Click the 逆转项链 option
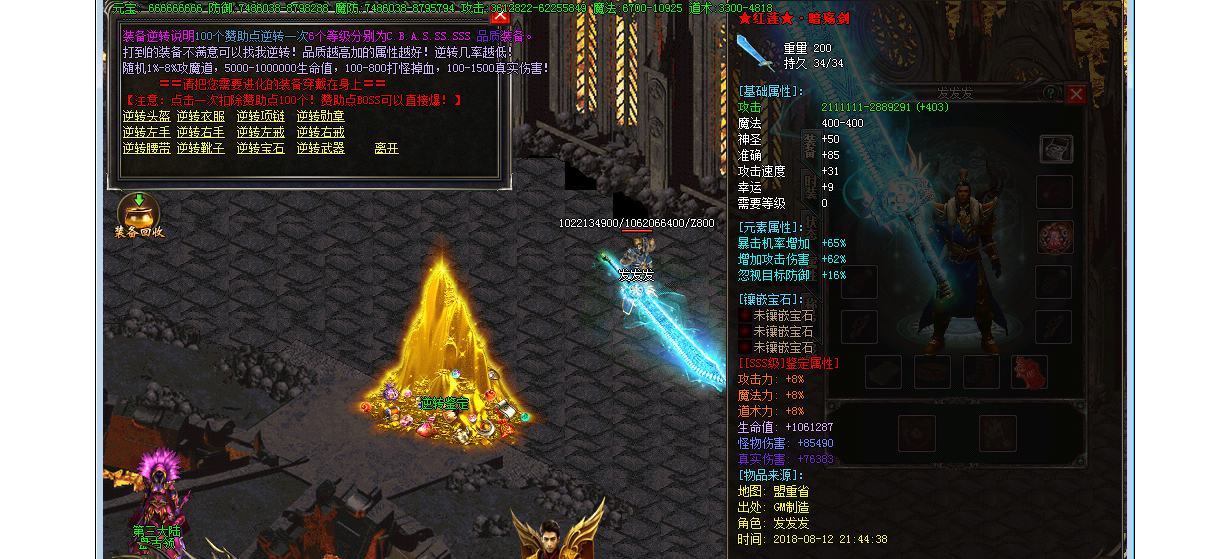The width and height of the screenshot is (1230, 559). click(260, 116)
